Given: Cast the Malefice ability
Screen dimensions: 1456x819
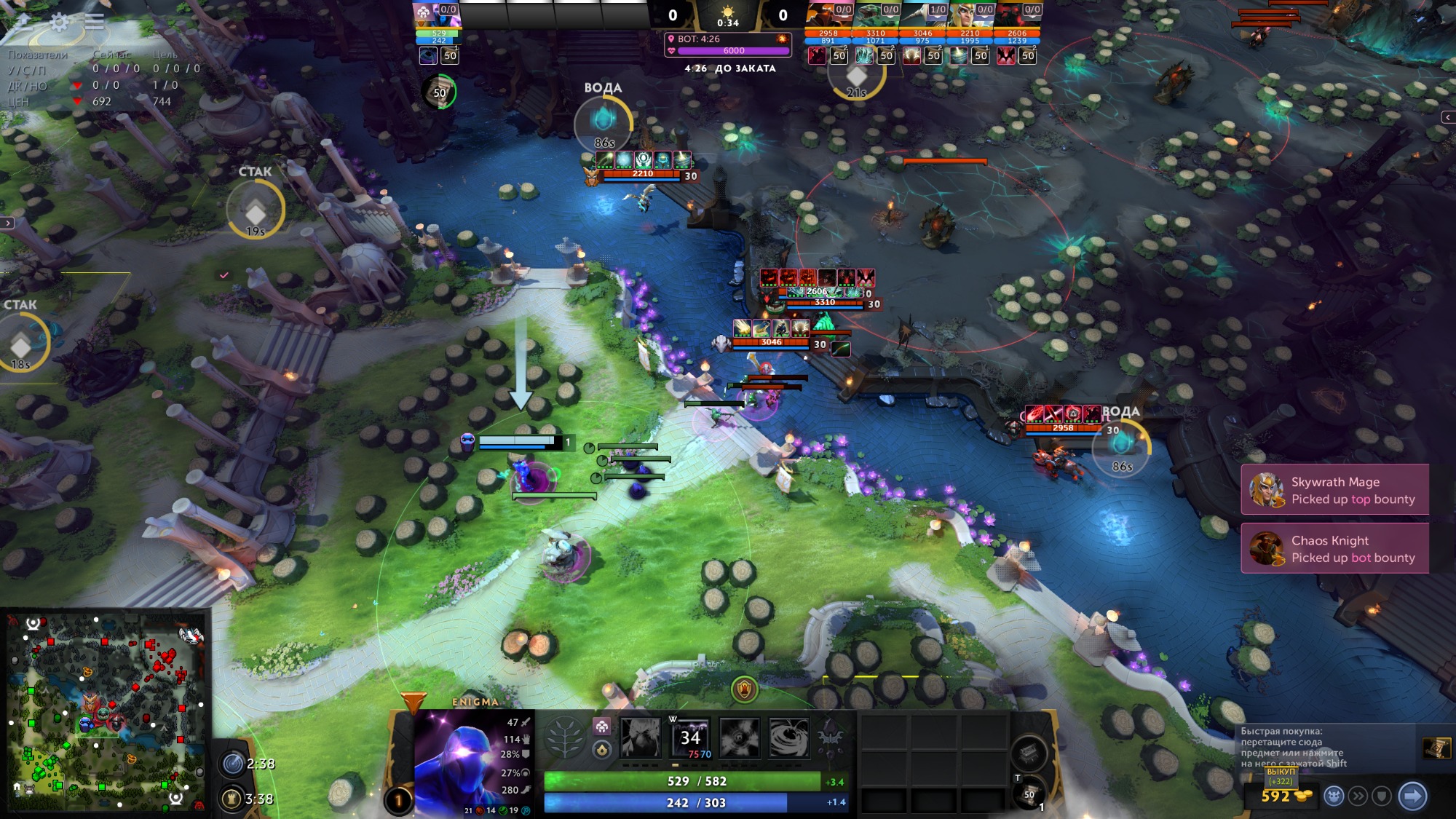Looking at the screenshot, I should tap(641, 737).
